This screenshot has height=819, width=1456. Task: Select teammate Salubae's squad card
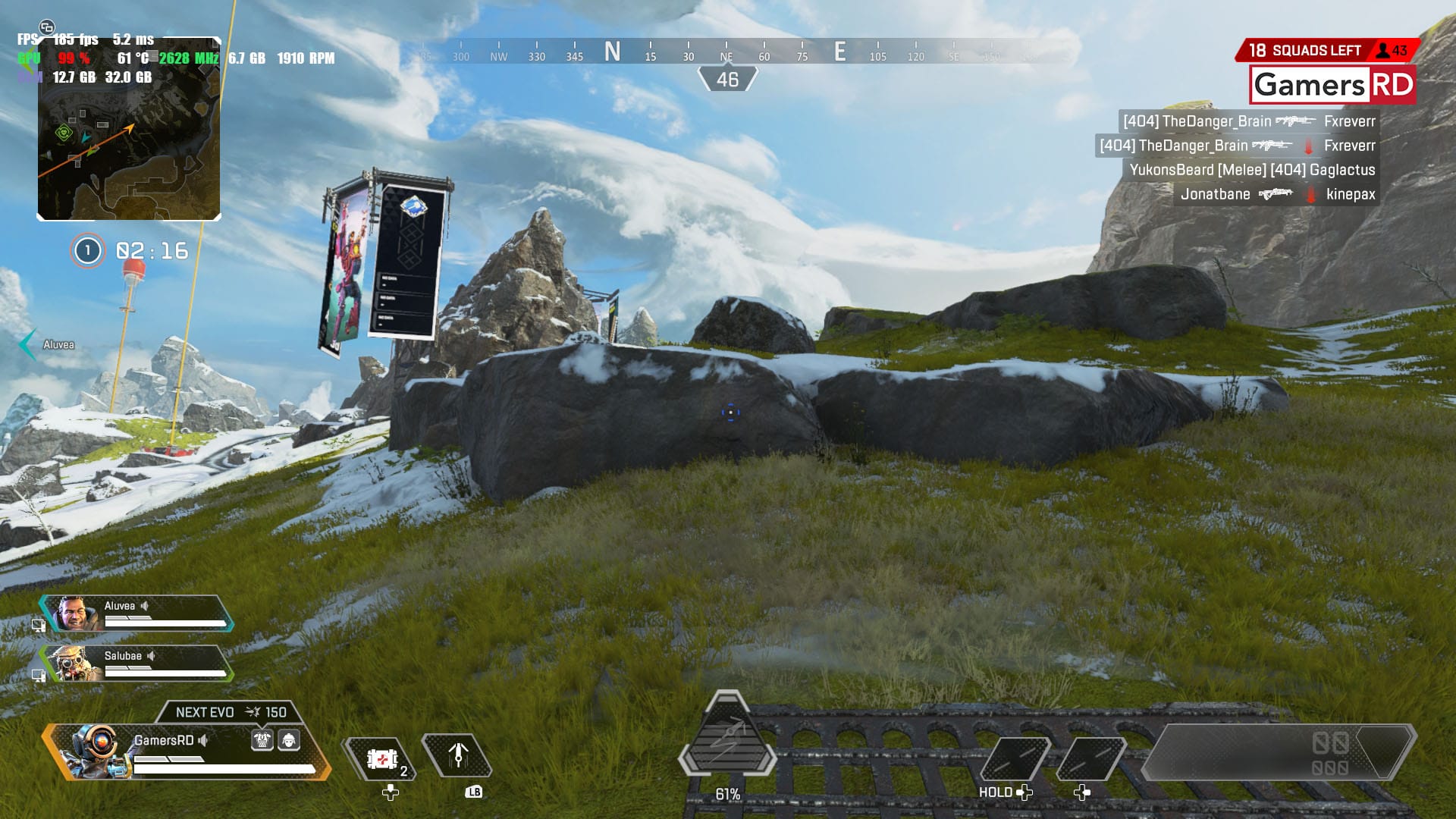pyautogui.click(x=136, y=664)
